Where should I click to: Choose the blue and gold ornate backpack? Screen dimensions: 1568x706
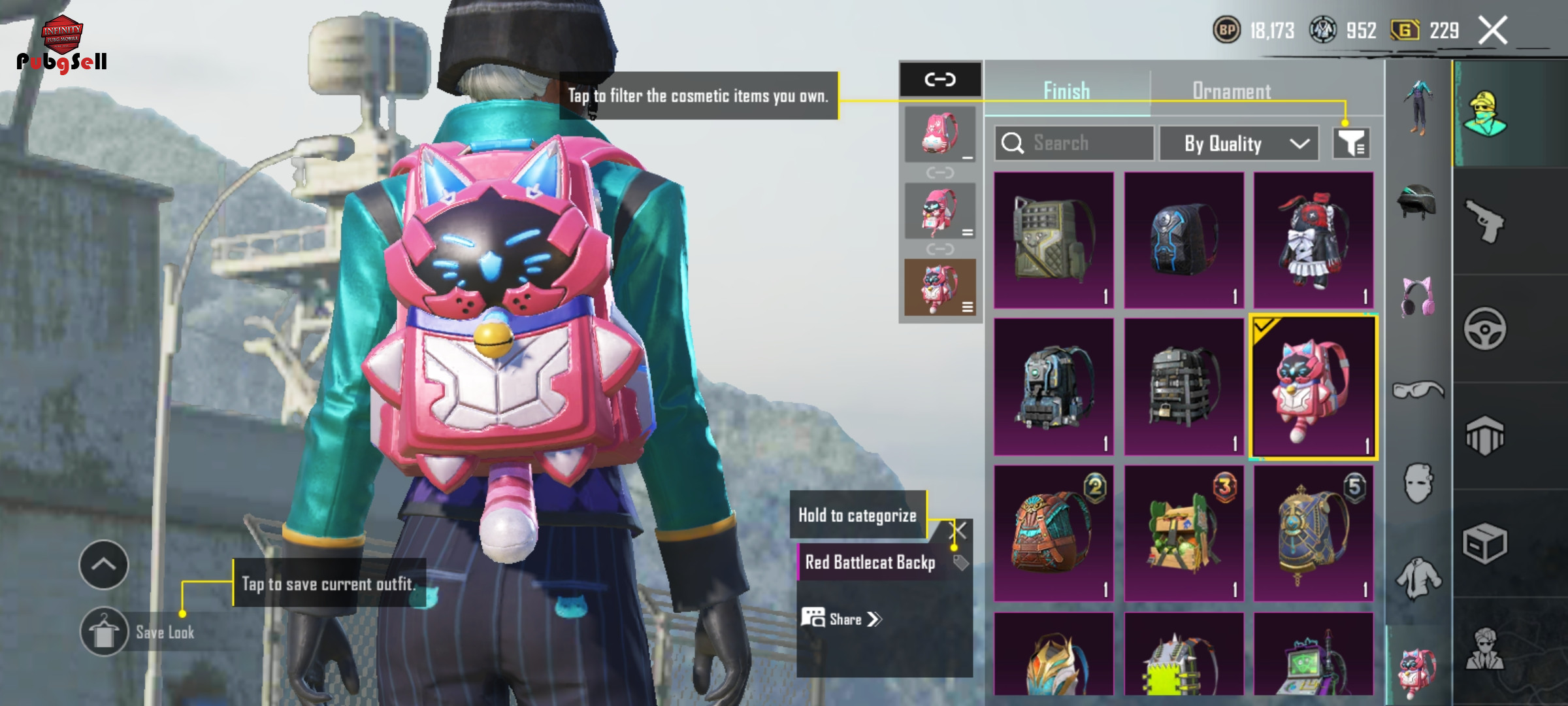(x=1313, y=533)
